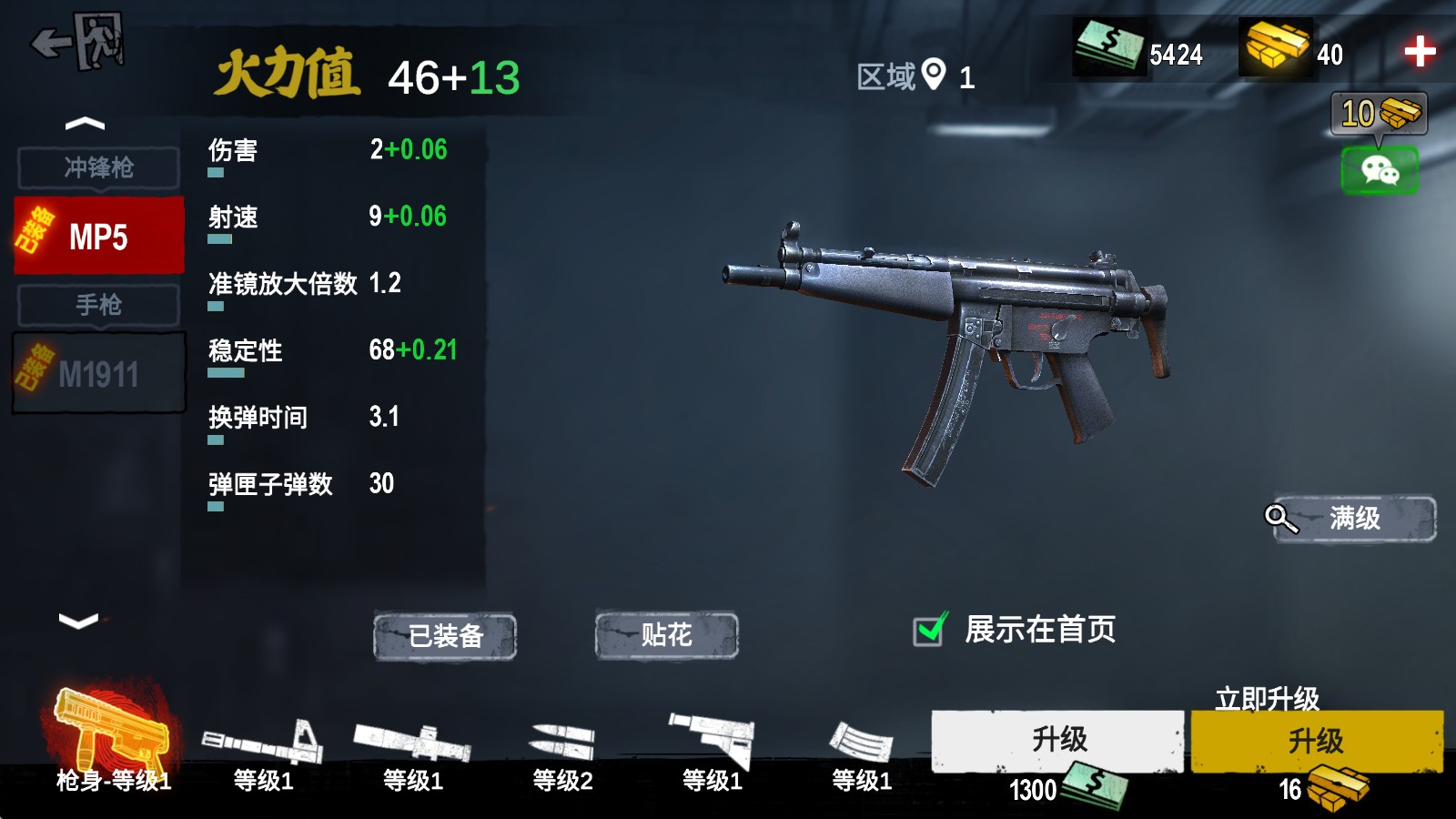Select the M1911 pistol in the sidebar
Screen dimensions: 1456x819
pos(97,371)
